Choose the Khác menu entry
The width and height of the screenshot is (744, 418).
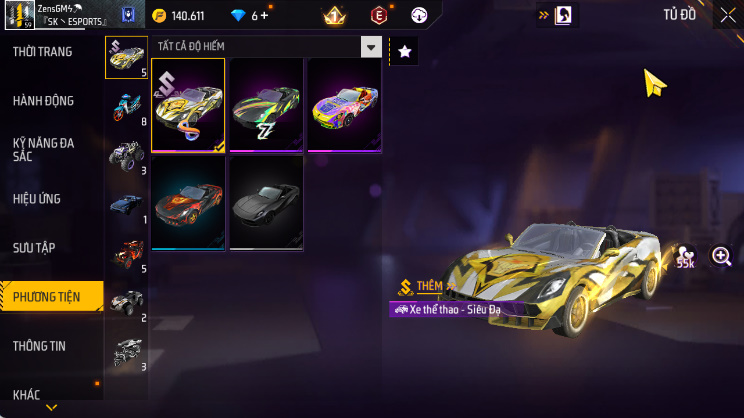27,394
